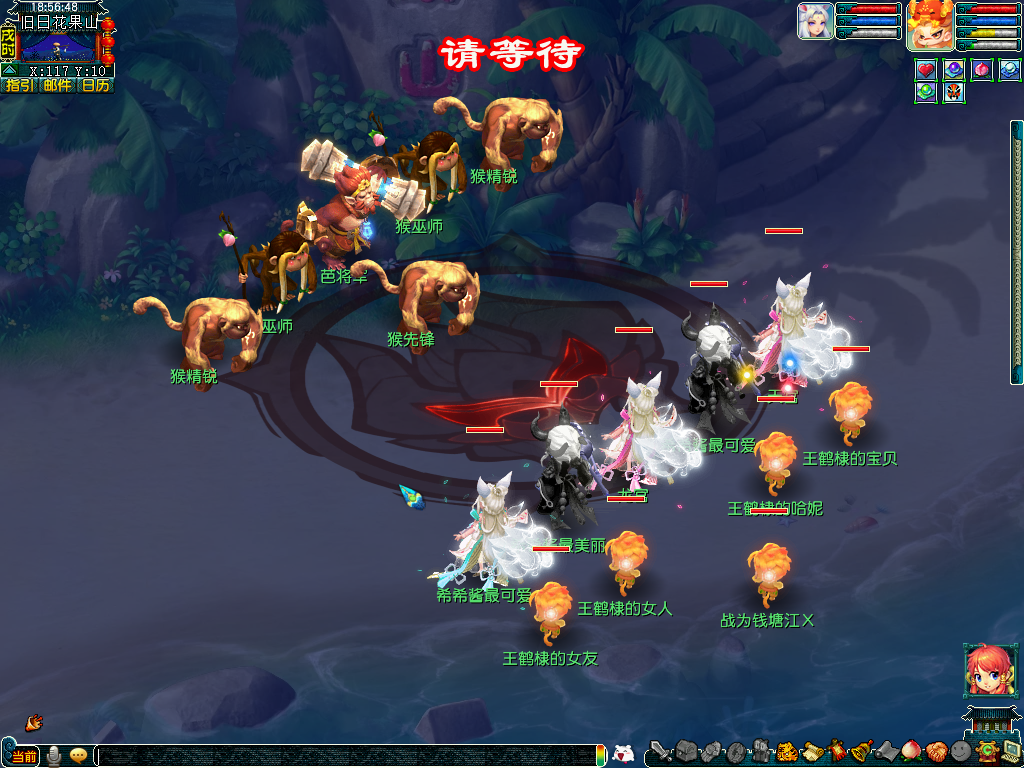This screenshot has width=1024, height=768.
Task: Open the 日历 calendar button
Action: coord(95,86)
